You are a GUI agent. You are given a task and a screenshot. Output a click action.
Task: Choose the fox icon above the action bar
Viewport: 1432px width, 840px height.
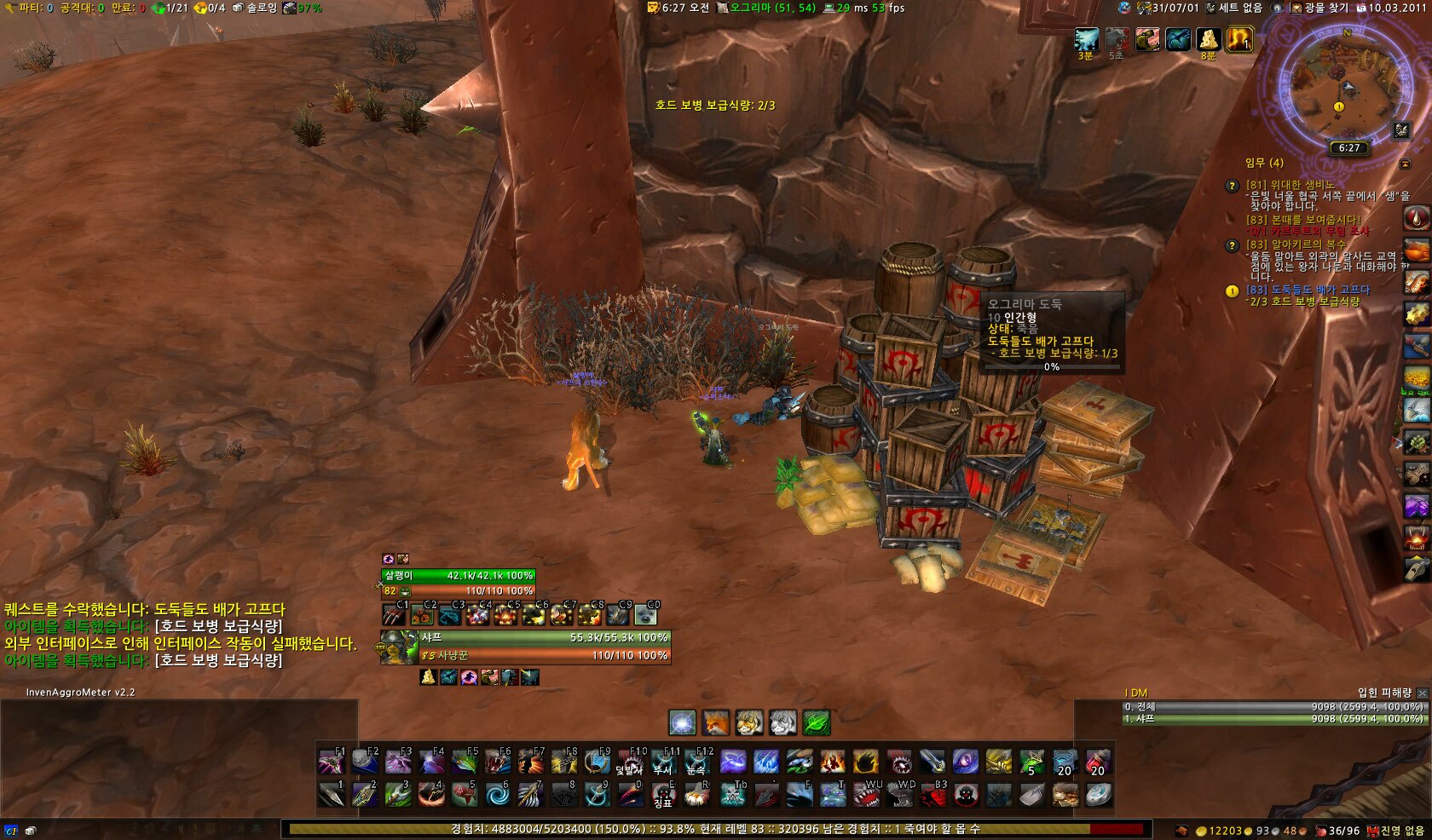716,722
